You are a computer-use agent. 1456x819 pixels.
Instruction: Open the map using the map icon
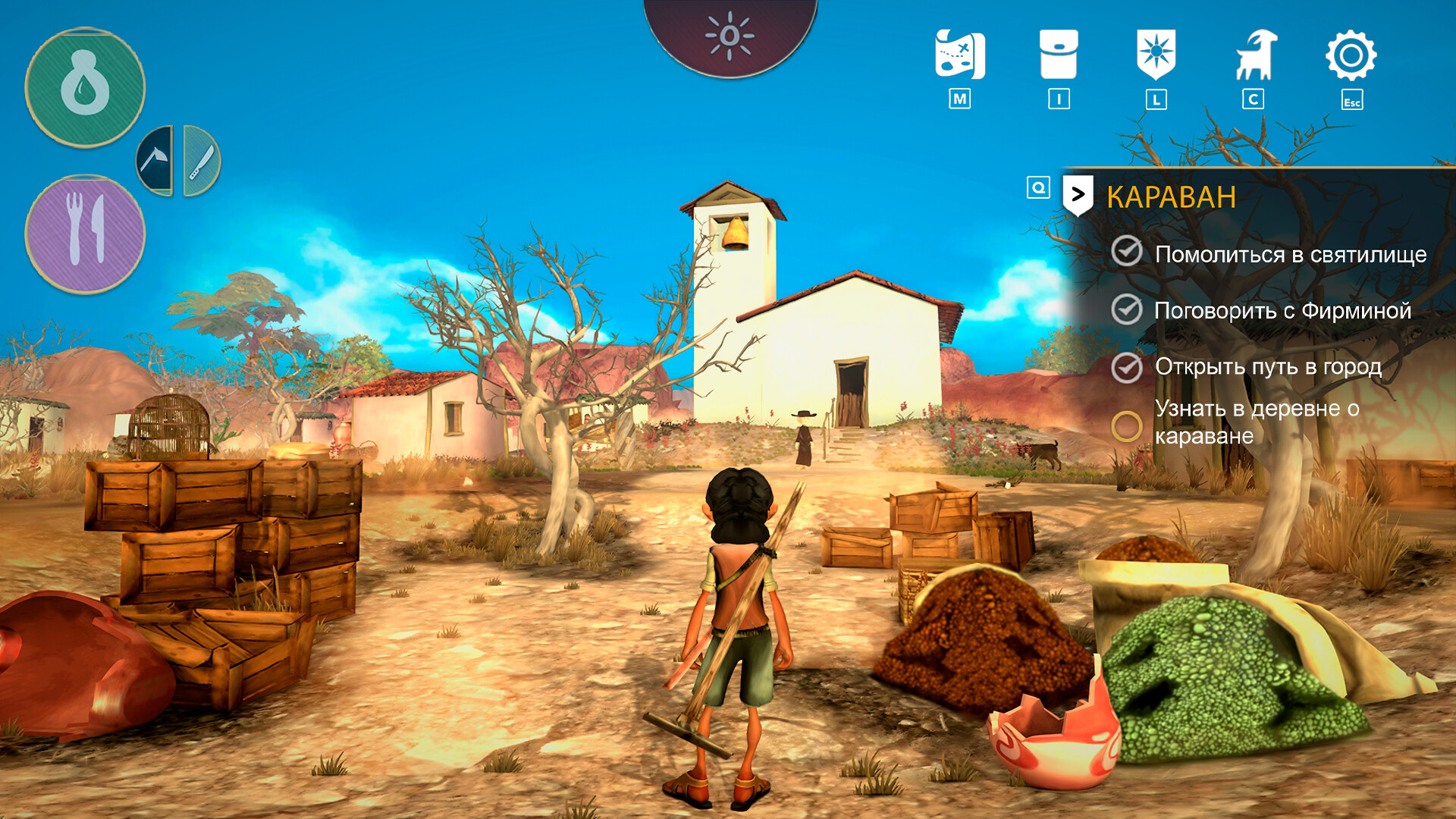[960, 55]
